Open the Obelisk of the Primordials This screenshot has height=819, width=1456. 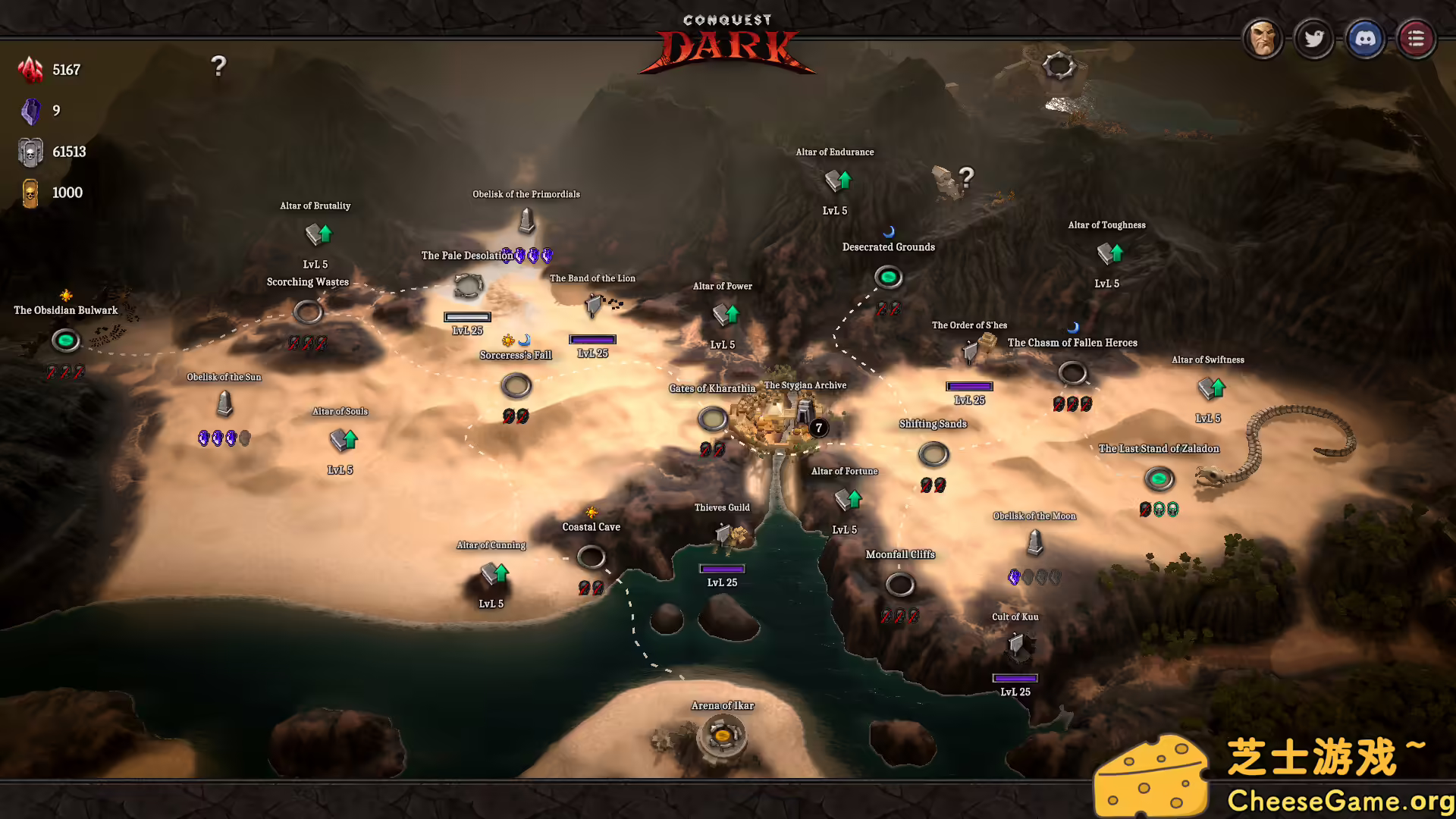click(526, 221)
